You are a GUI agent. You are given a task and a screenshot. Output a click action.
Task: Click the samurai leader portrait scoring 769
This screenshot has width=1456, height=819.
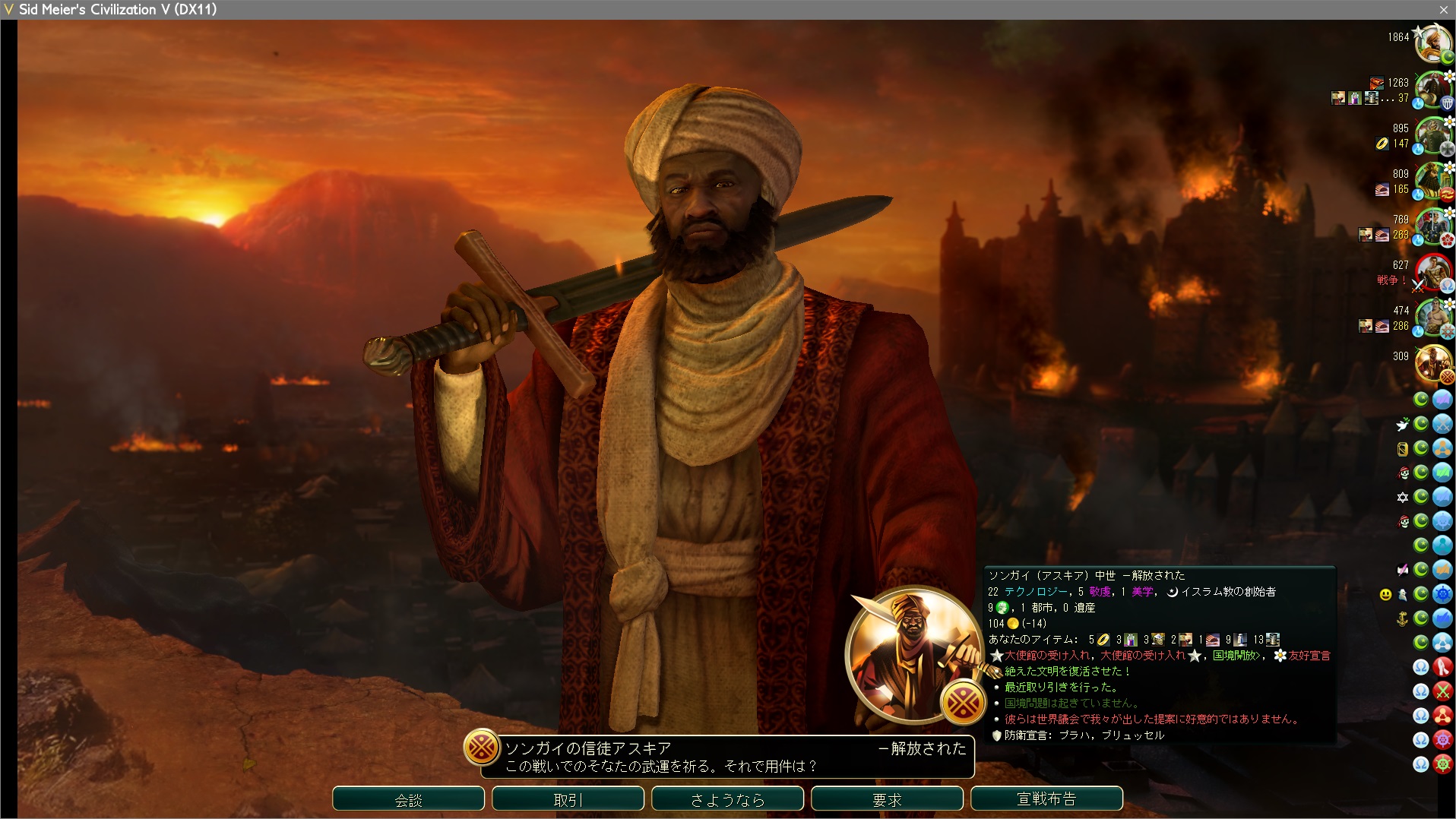pos(1432,226)
